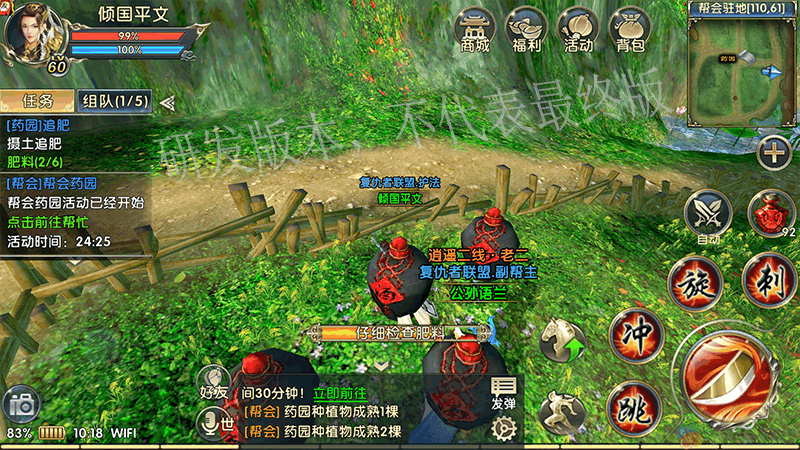
Task: Open the 活动 events menu
Action: (x=578, y=30)
